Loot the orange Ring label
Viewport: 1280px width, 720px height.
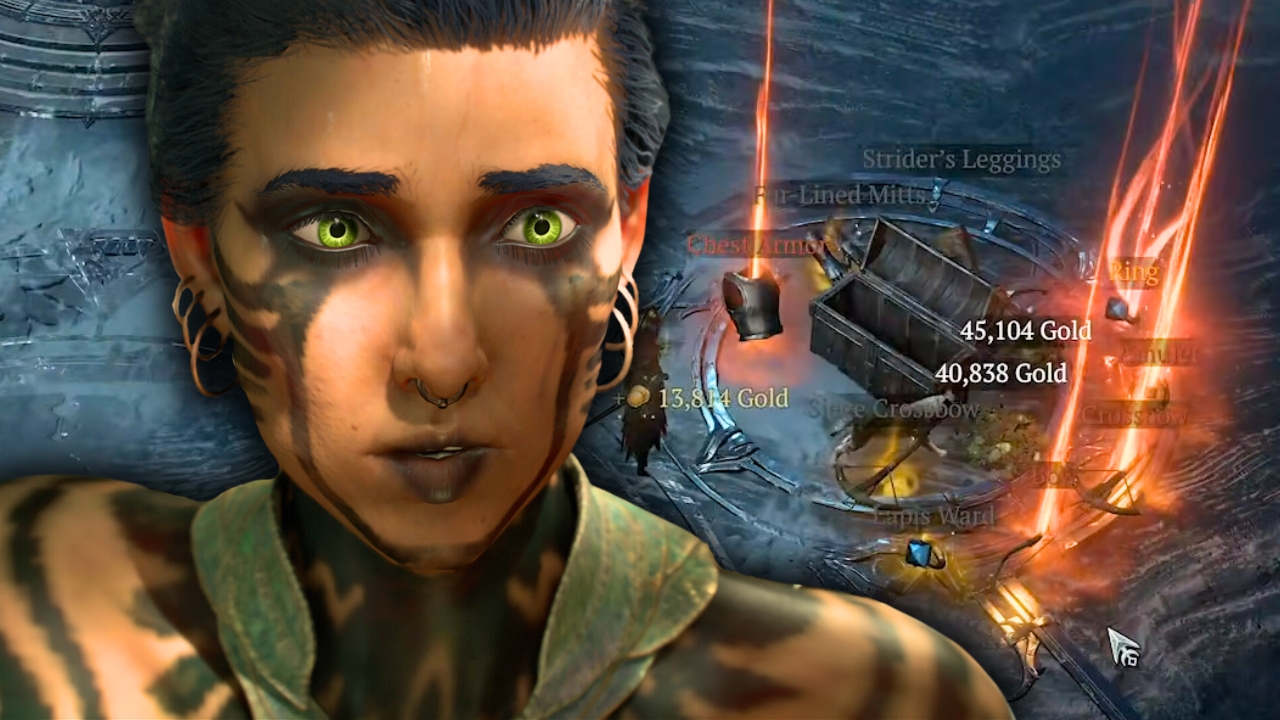click(1133, 272)
